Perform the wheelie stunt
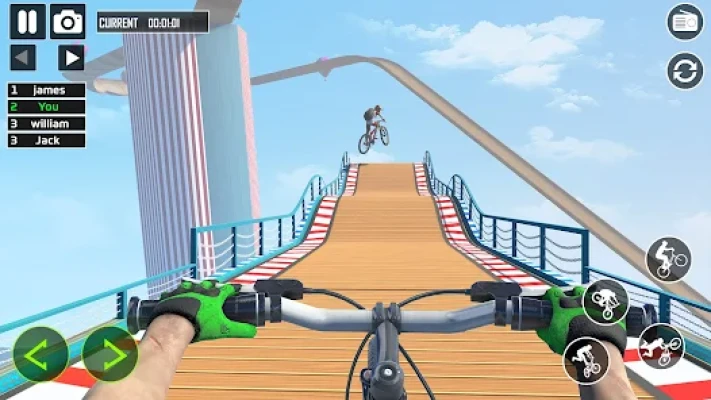The height and width of the screenshot is (400, 711). click(668, 261)
